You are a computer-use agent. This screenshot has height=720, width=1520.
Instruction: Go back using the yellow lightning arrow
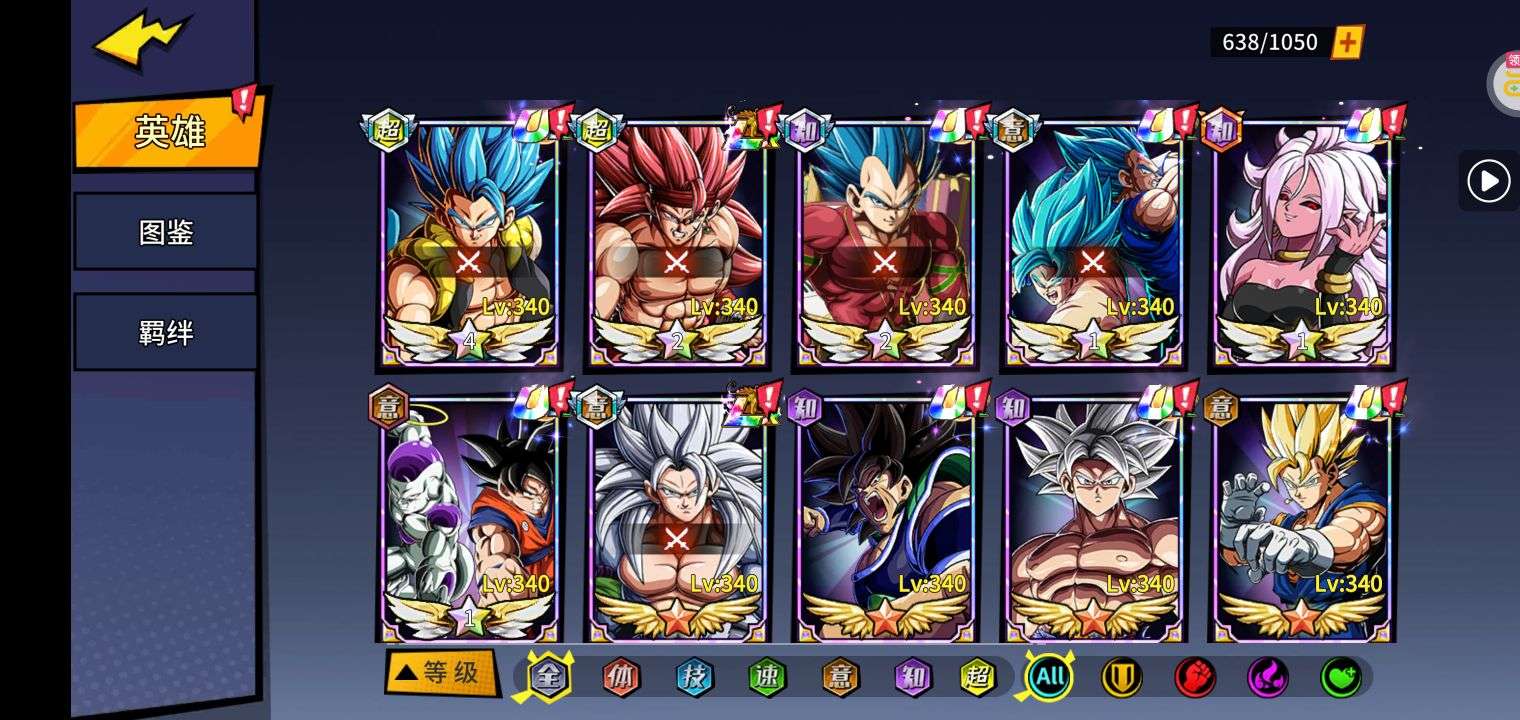140,42
